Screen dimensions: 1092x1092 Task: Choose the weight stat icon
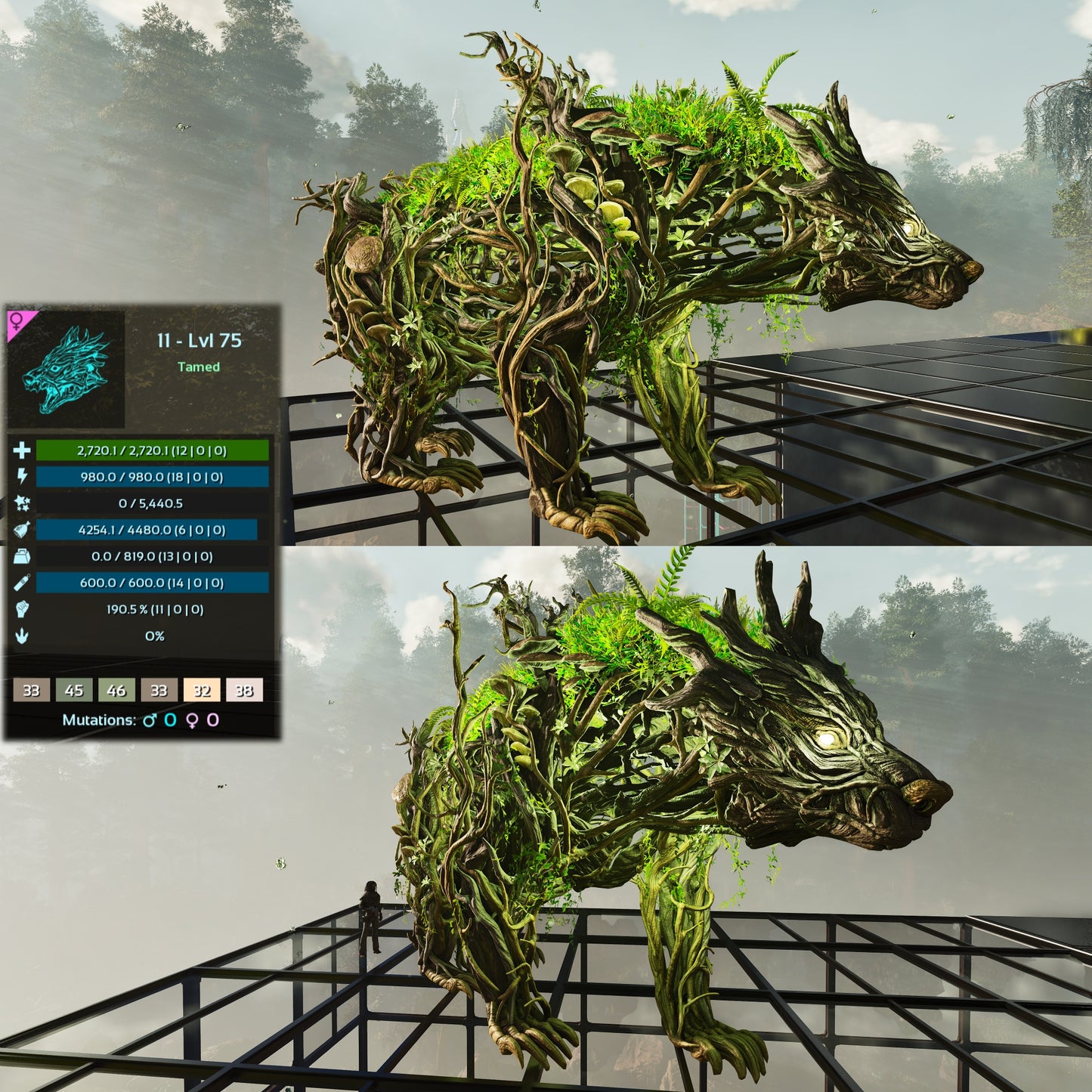(22, 556)
